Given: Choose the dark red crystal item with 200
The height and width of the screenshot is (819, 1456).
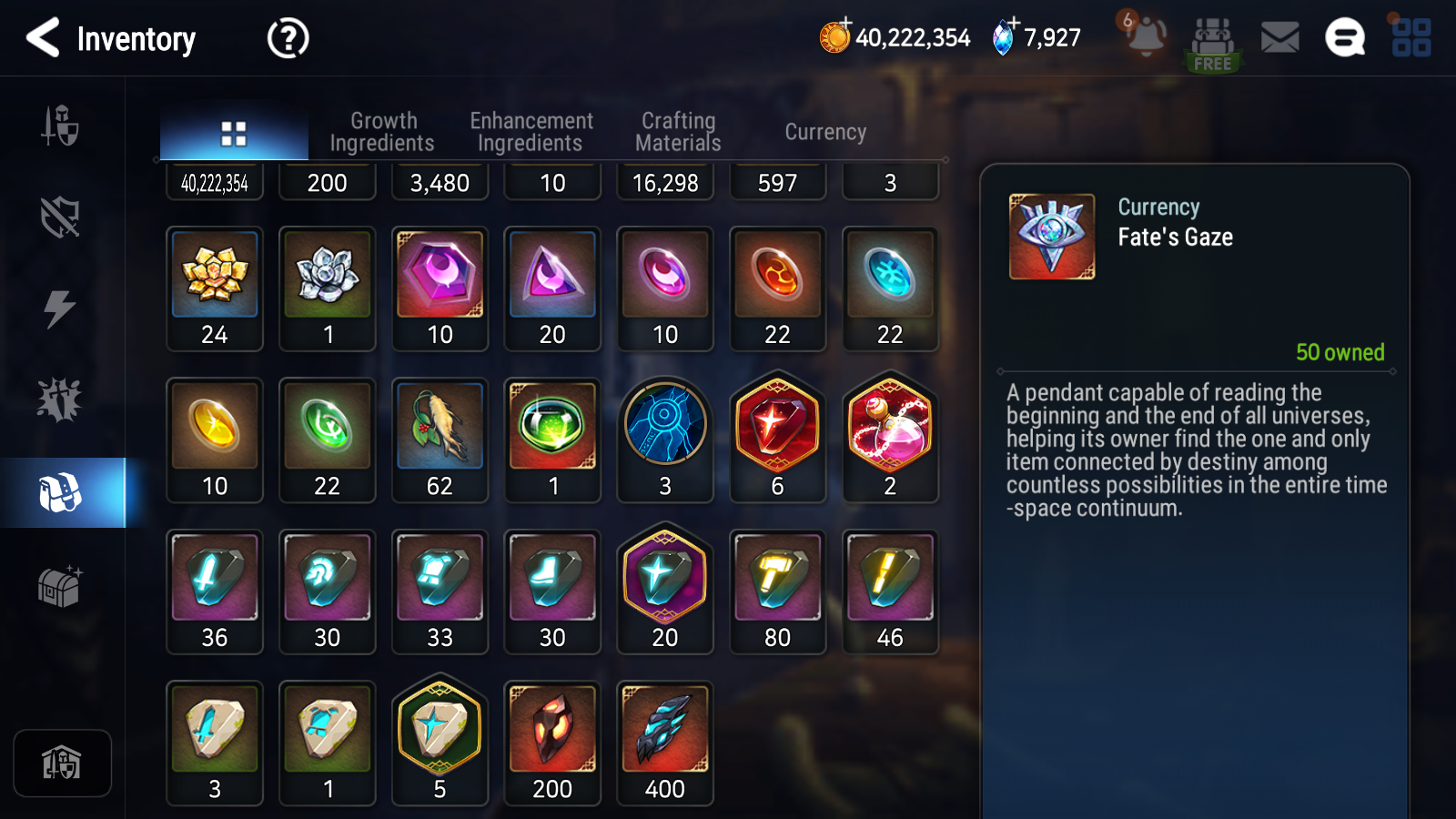Looking at the screenshot, I should 552,743.
